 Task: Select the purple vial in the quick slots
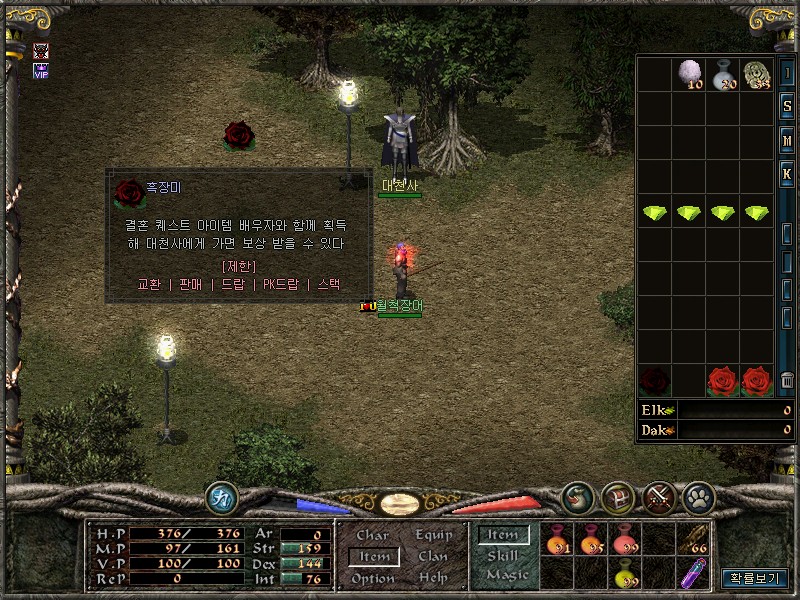693,572
